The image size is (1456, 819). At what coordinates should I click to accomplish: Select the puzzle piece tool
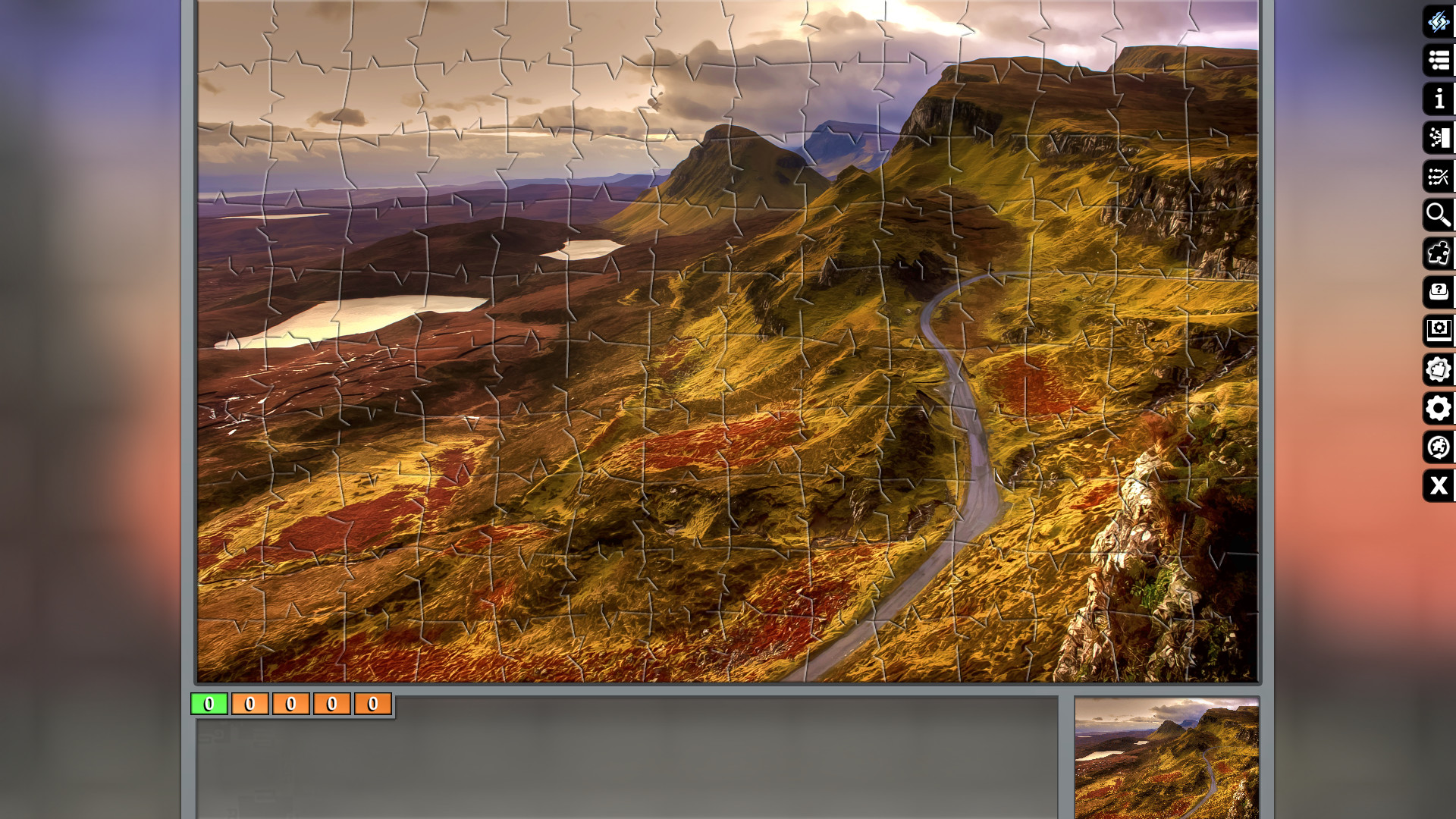click(x=1439, y=253)
